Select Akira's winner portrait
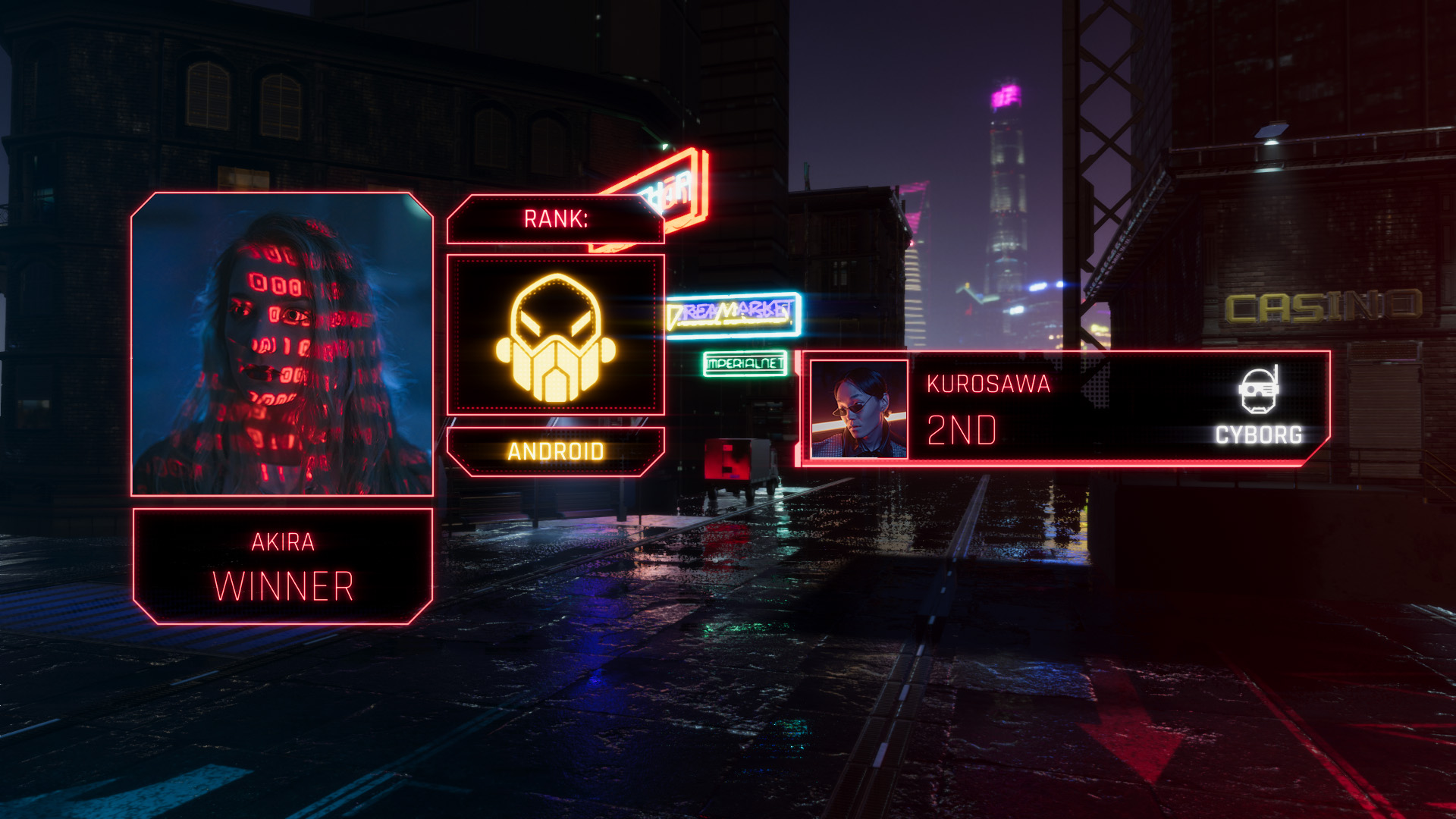1456x819 pixels. [282, 344]
